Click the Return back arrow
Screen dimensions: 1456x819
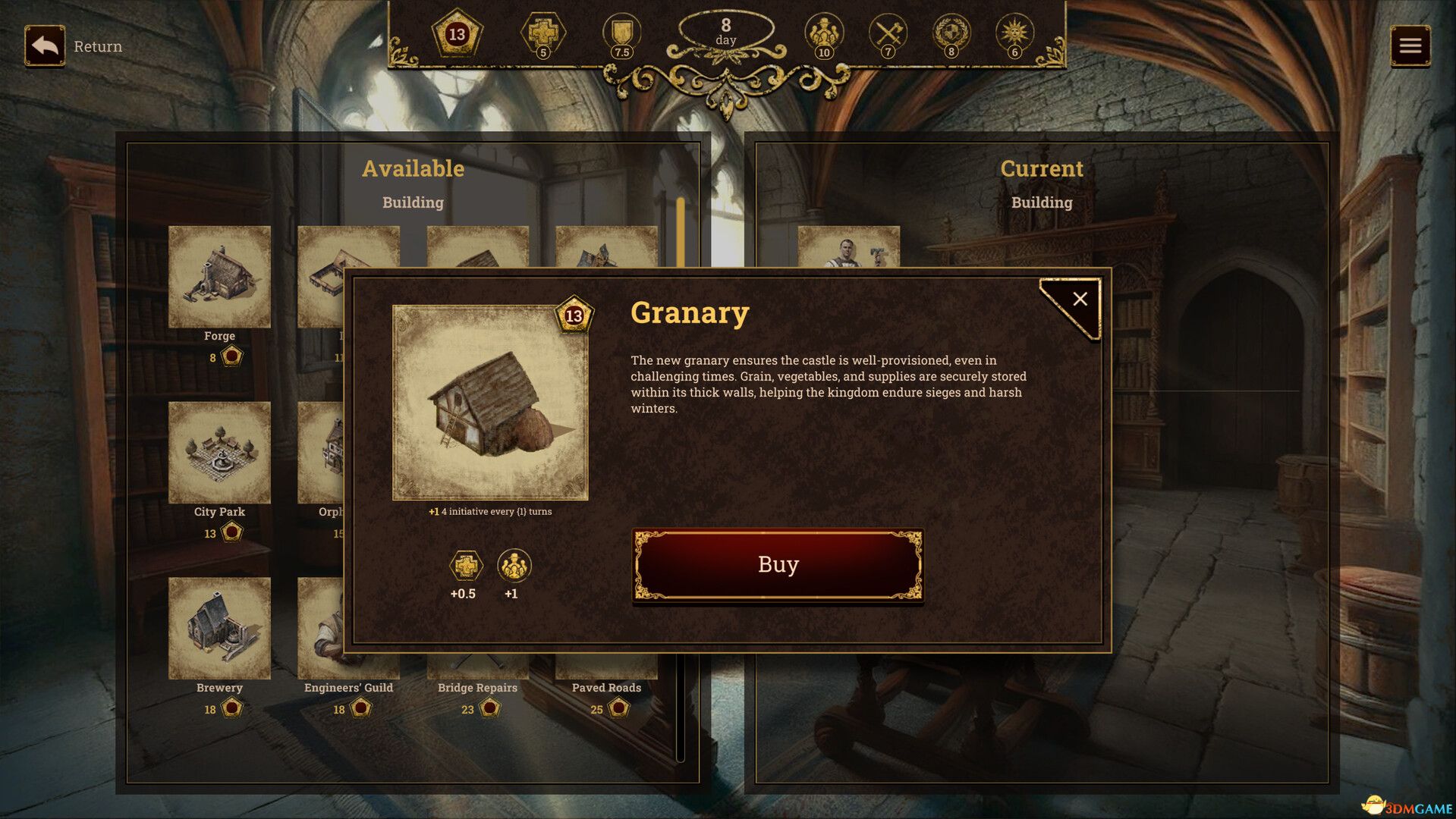coord(45,45)
